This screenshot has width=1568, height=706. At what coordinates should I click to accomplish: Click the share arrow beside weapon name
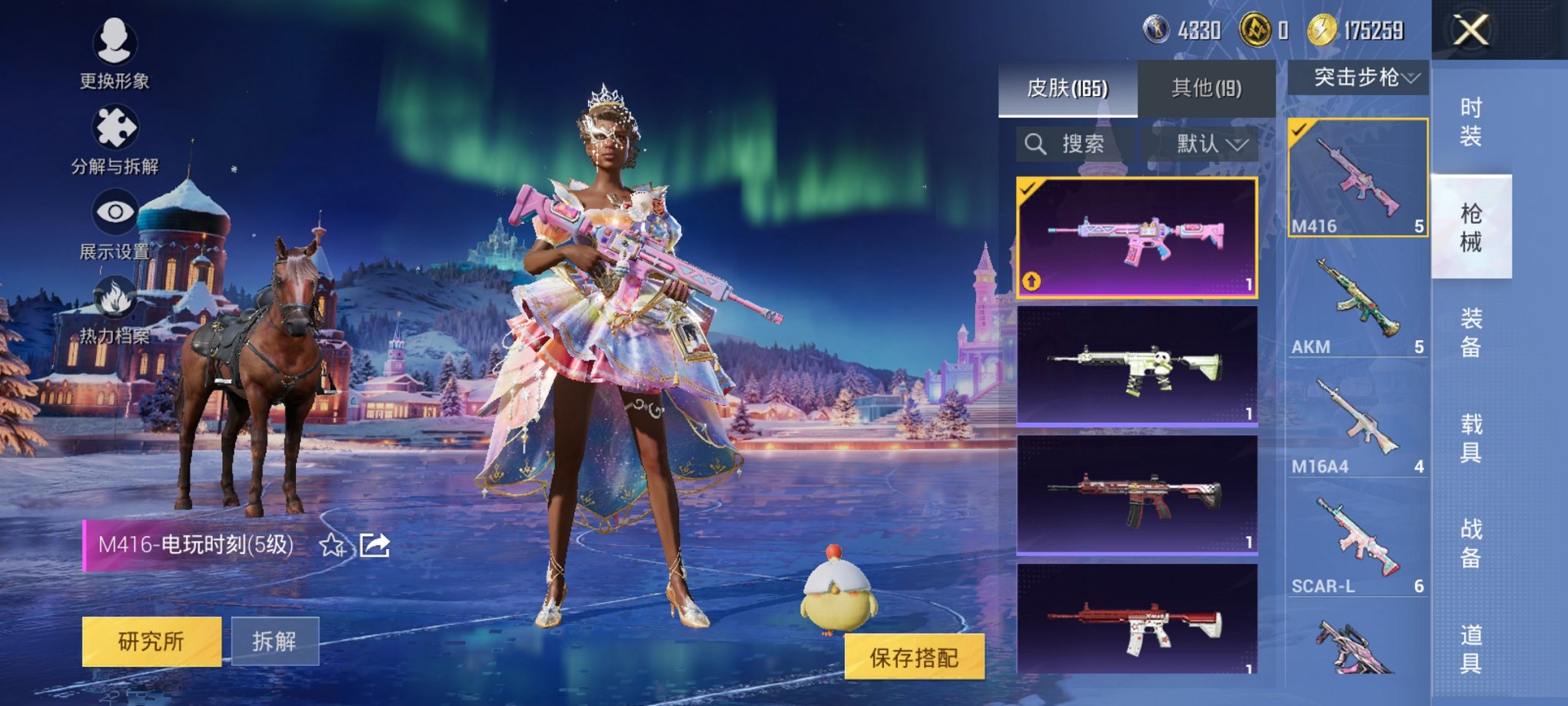[374, 545]
